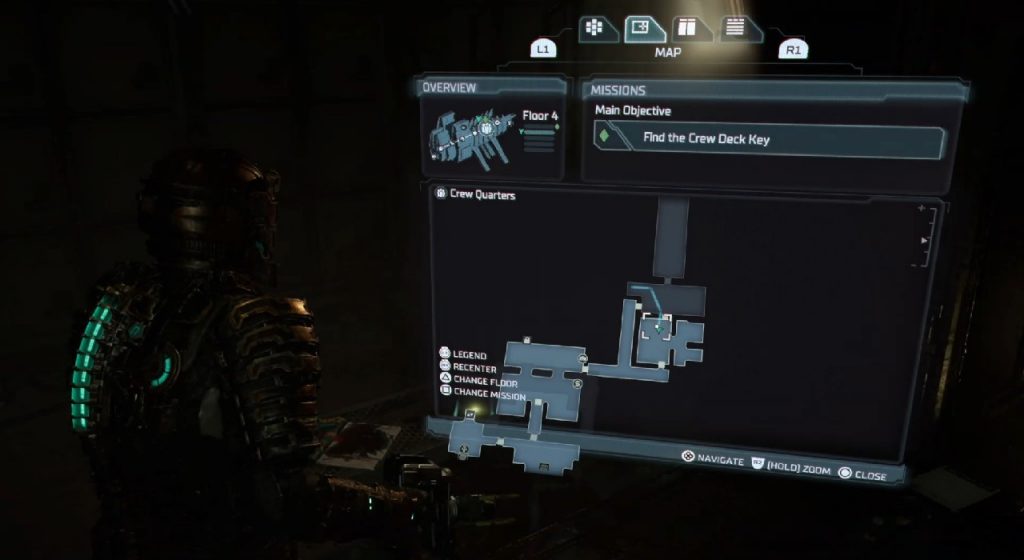Click the map zoom level scale
This screenshot has height=560, width=1024.
pos(926,238)
